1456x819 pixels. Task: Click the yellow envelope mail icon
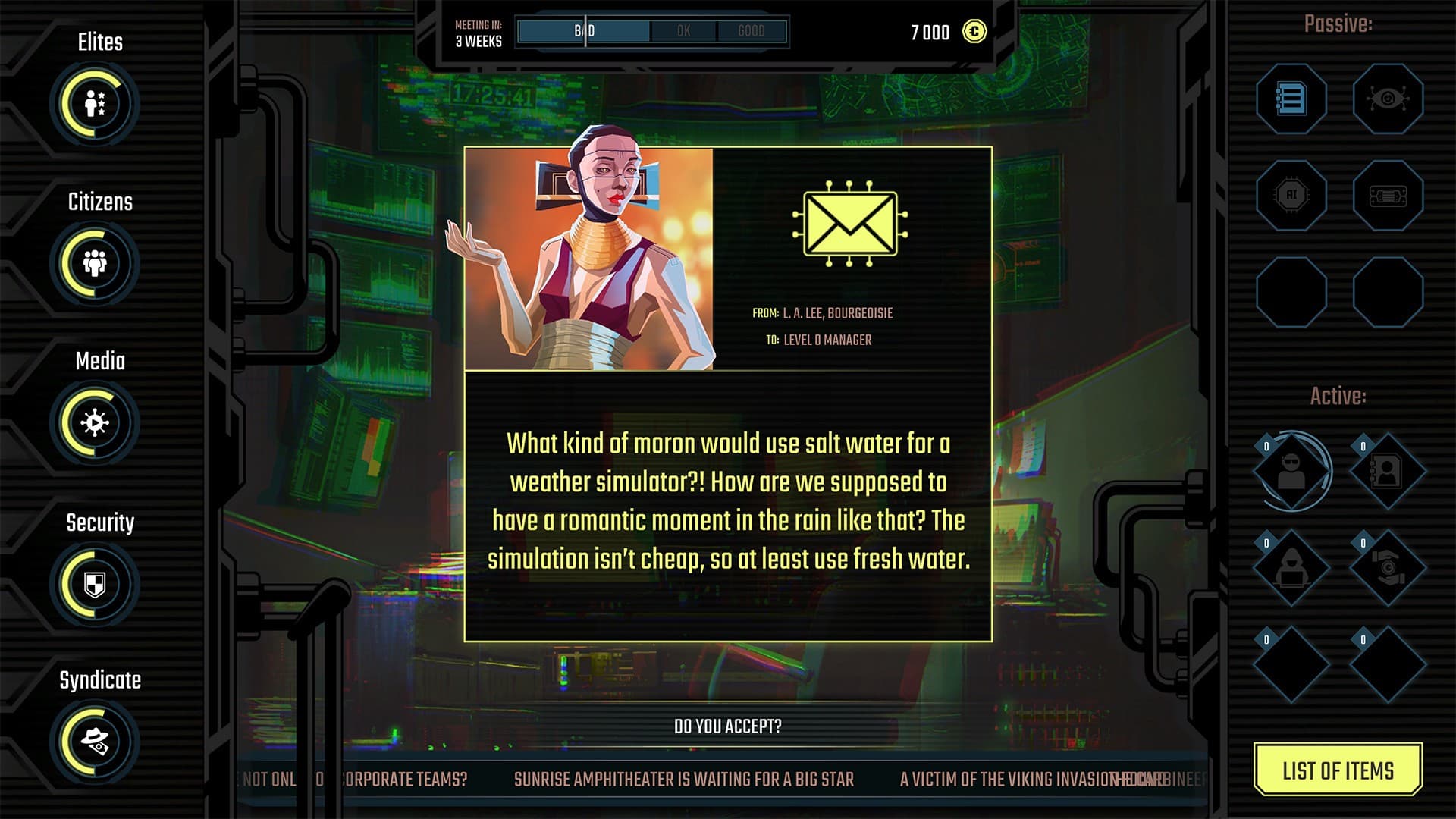[x=849, y=224]
